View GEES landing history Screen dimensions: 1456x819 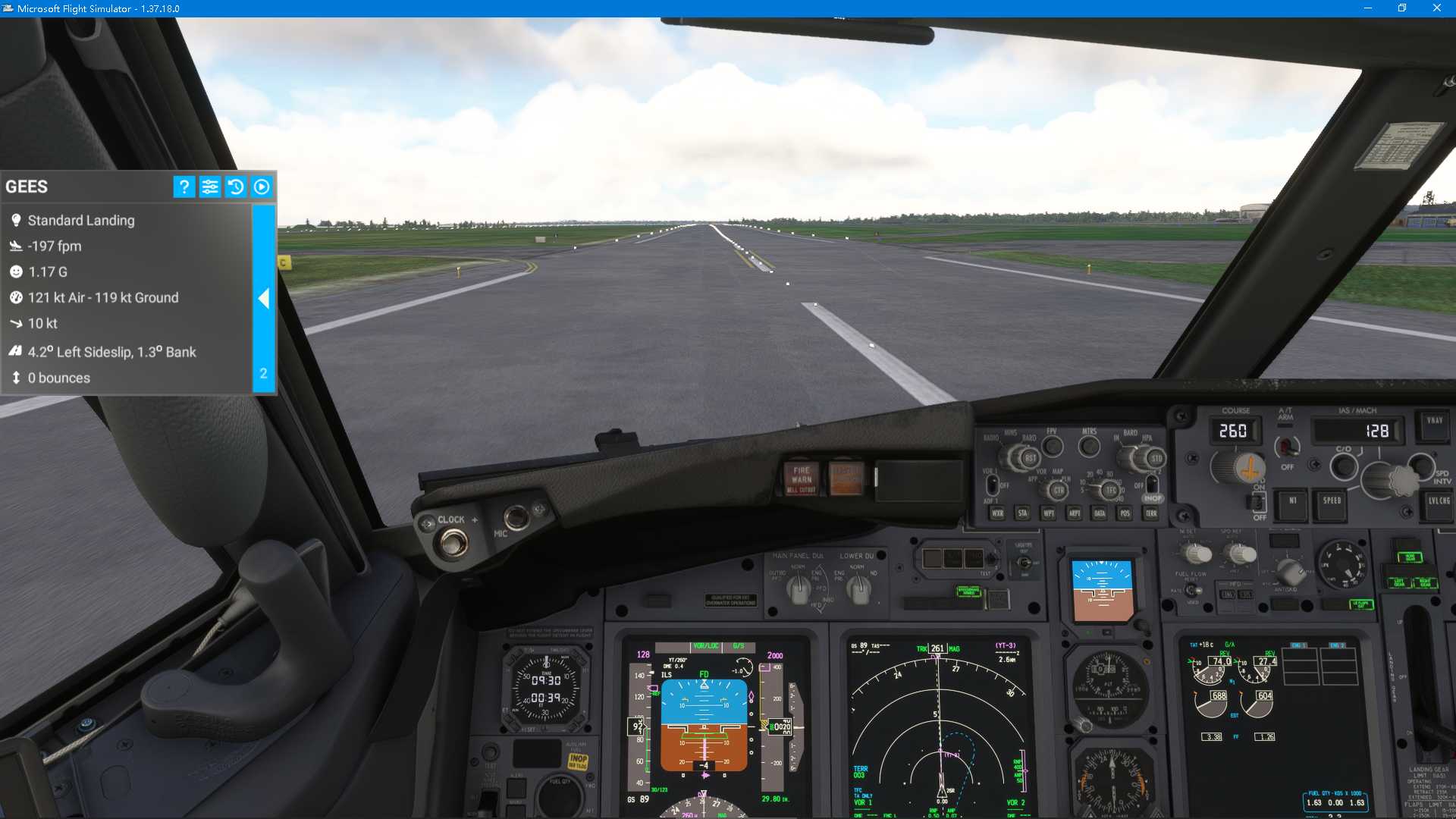236,187
